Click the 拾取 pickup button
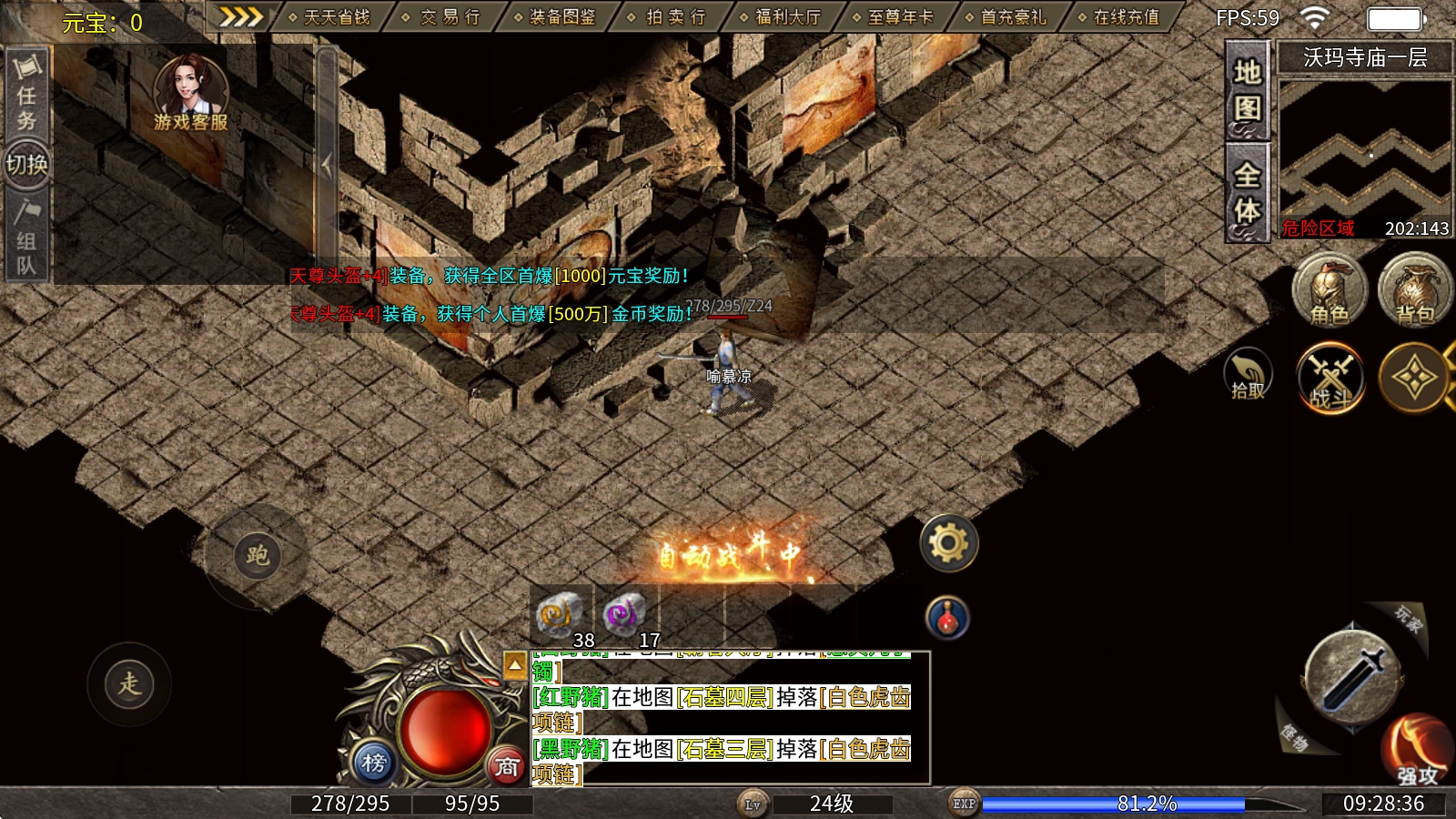 pyautogui.click(x=1248, y=375)
